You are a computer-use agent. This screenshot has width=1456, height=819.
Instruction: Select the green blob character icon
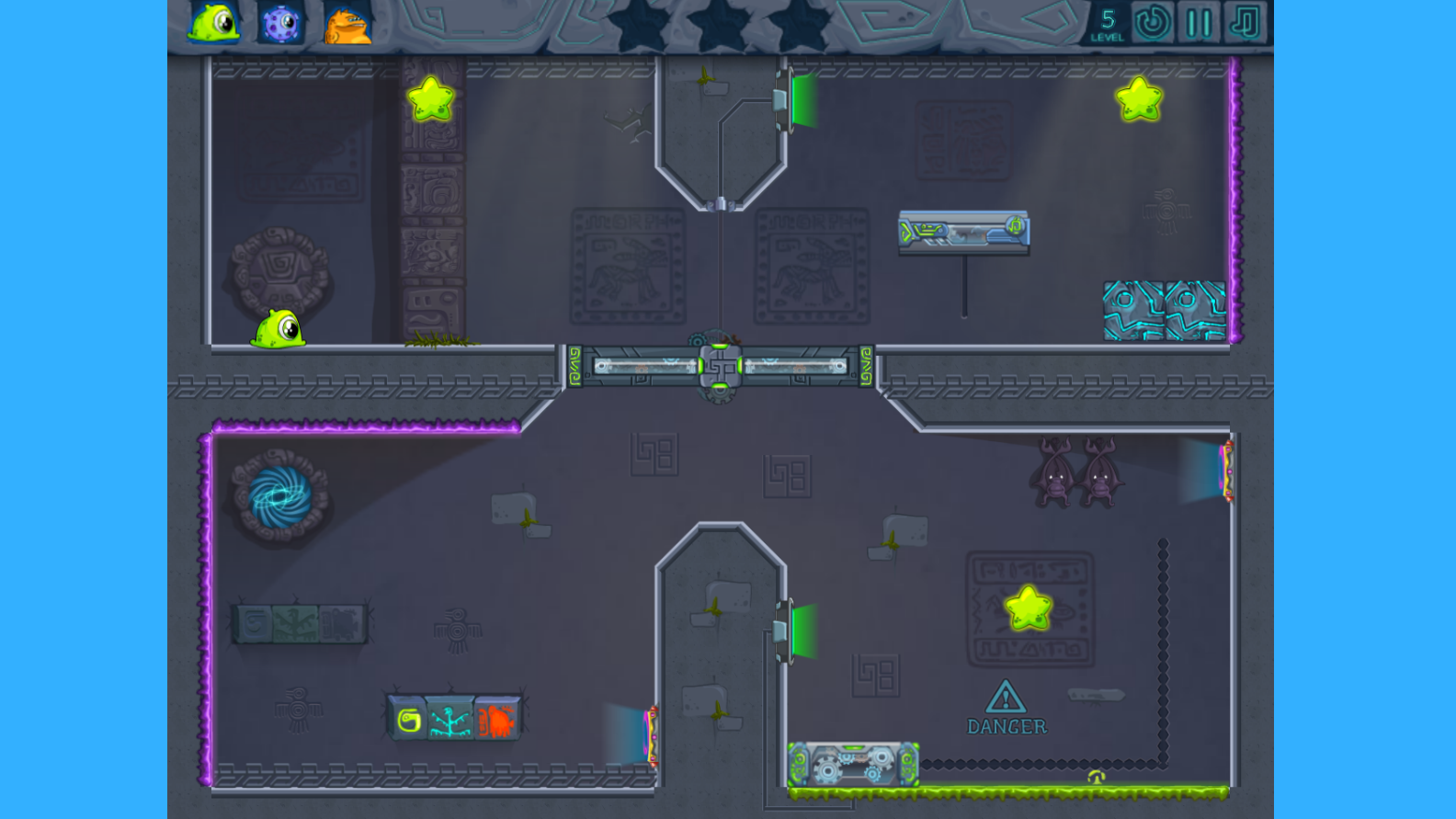[x=211, y=25]
